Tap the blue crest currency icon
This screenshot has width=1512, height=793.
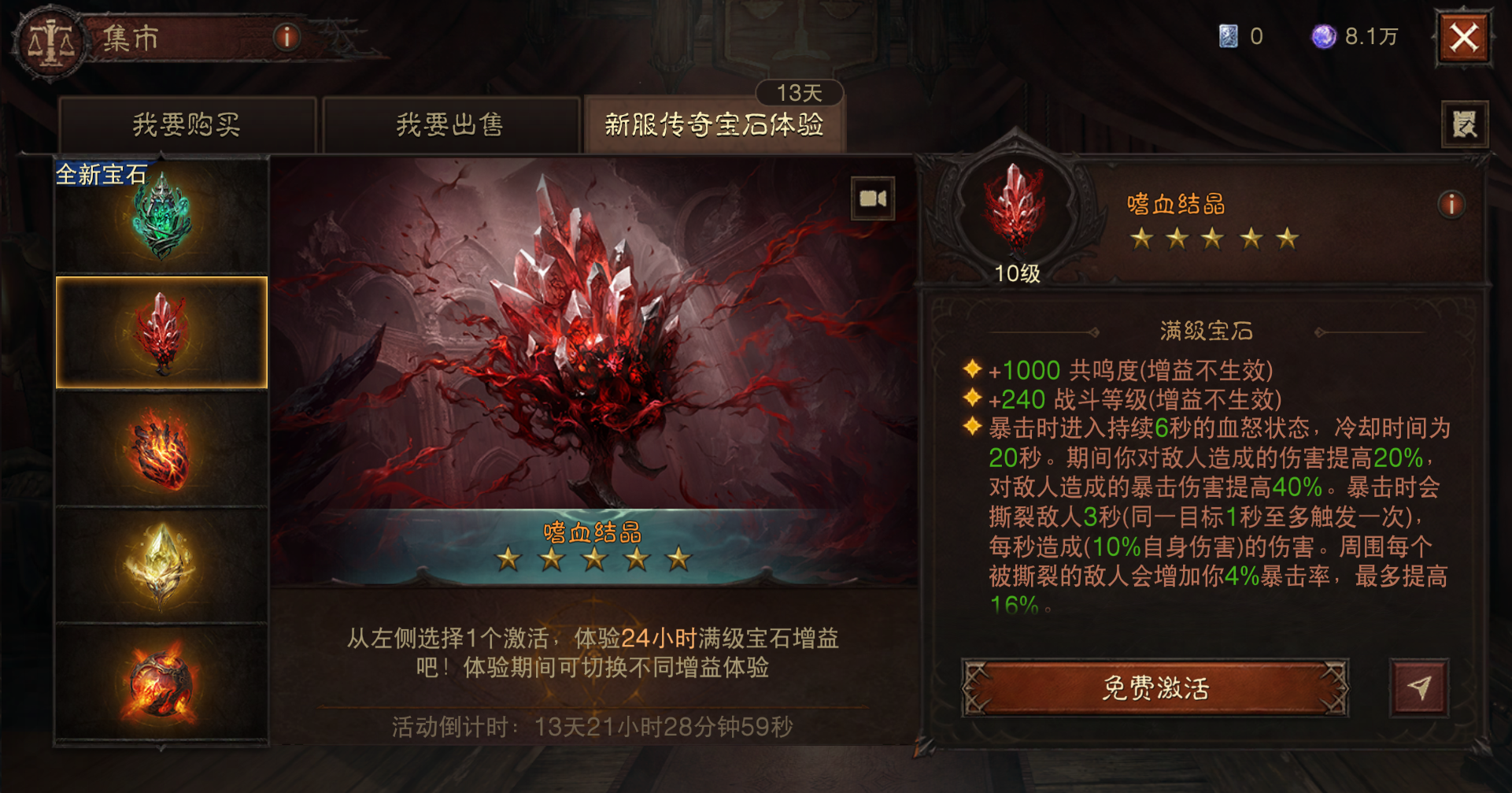pyautogui.click(x=1228, y=36)
